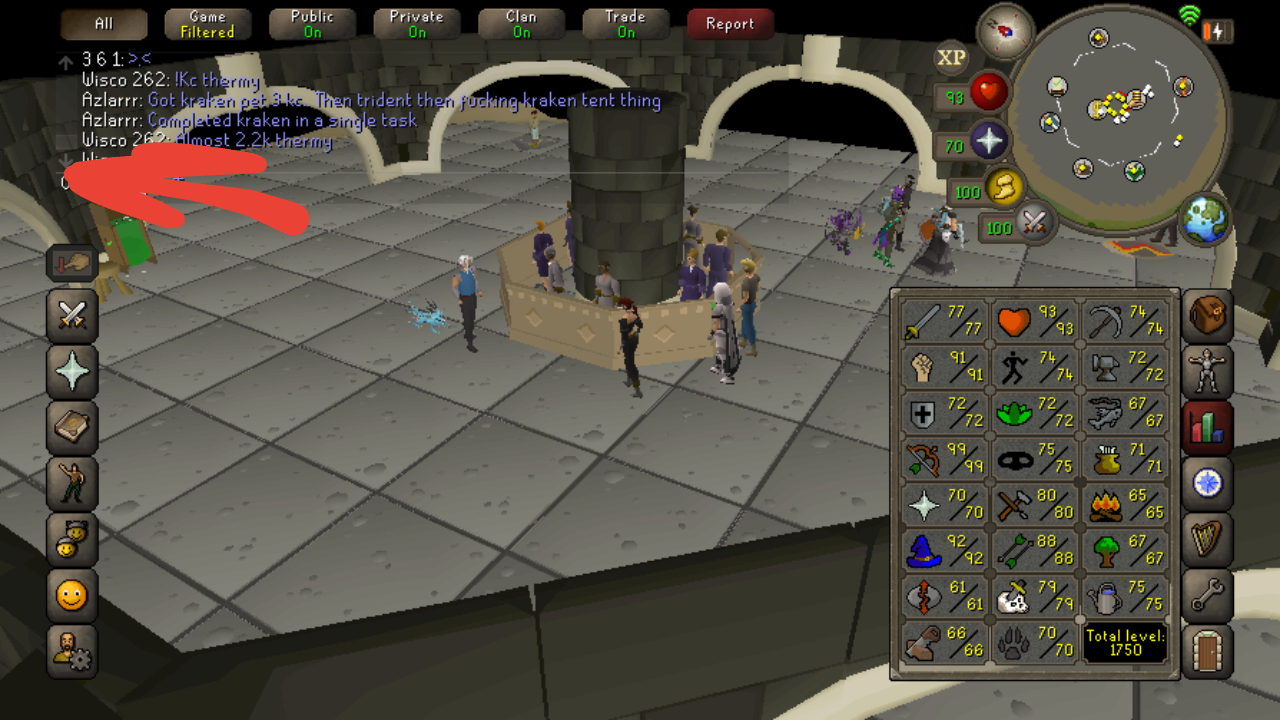The height and width of the screenshot is (720, 1280).
Task: Open the XP tracker button
Action: click(950, 58)
